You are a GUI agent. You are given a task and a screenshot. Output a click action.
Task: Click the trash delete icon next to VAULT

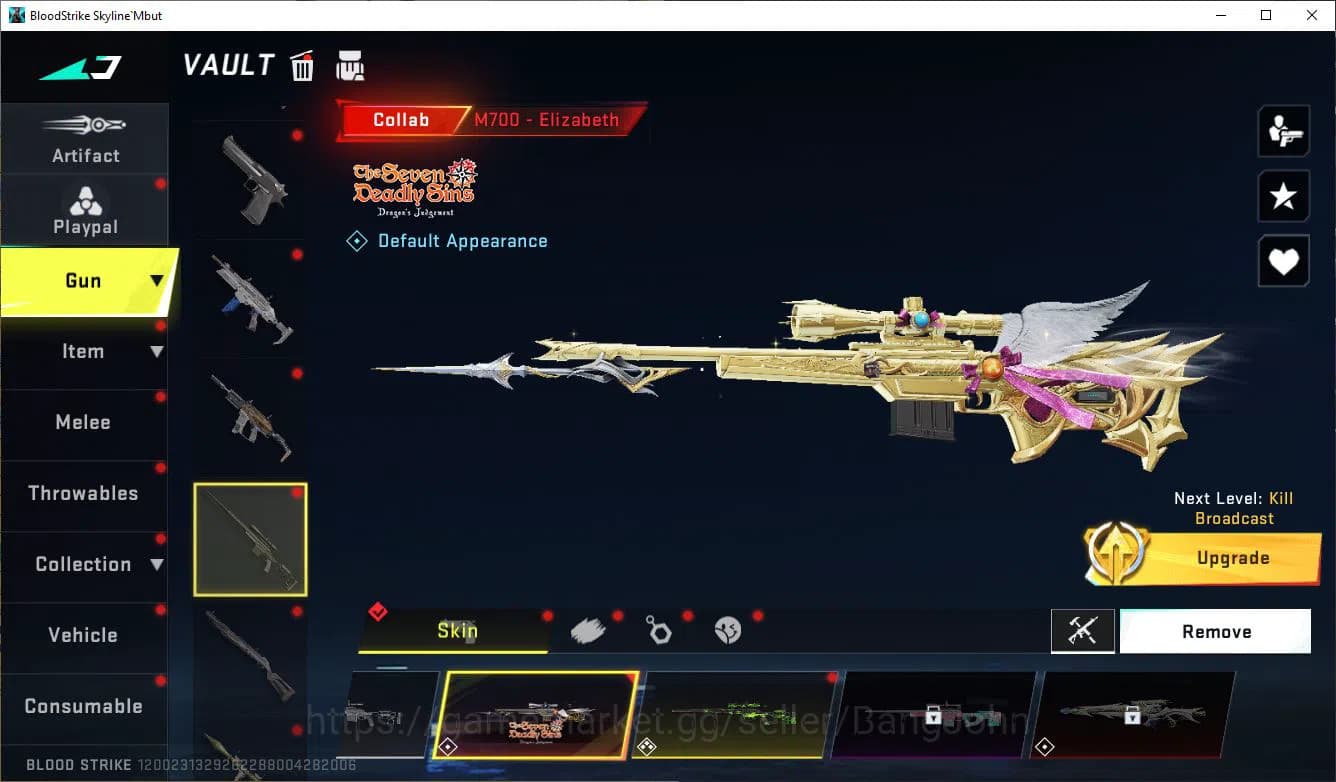(301, 66)
